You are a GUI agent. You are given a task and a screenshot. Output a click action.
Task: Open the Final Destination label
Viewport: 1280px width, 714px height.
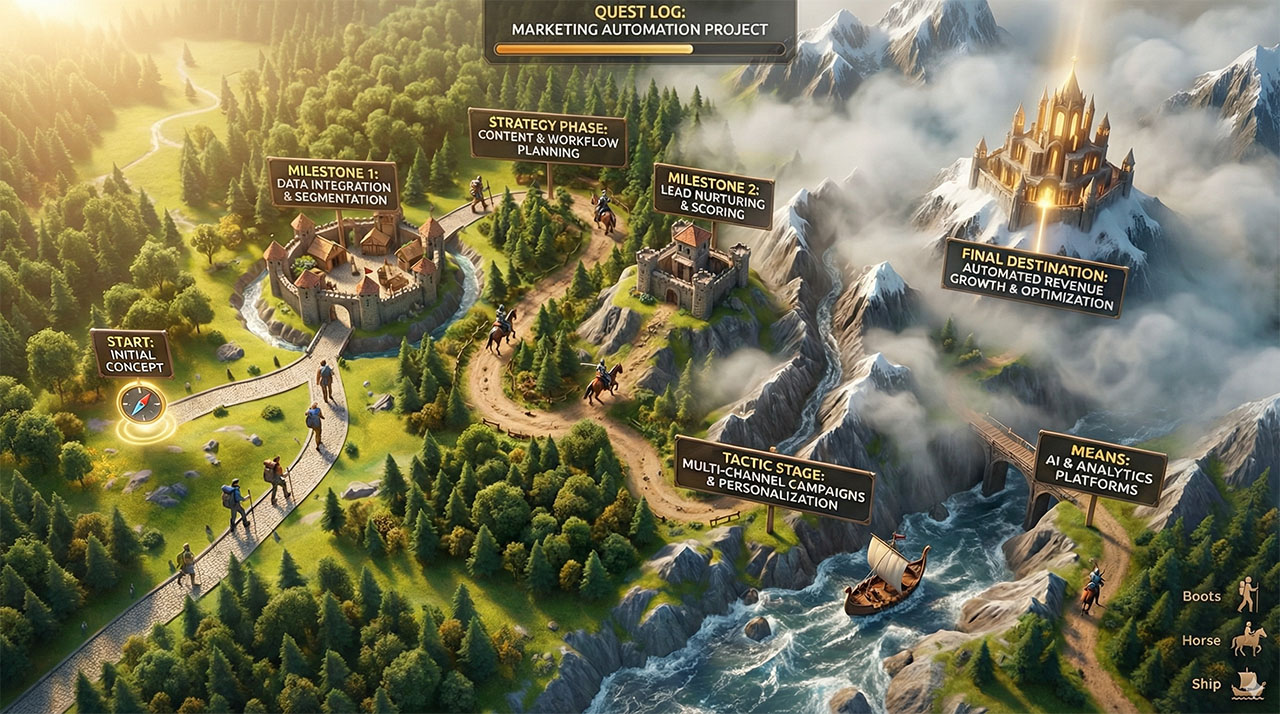[1035, 277]
